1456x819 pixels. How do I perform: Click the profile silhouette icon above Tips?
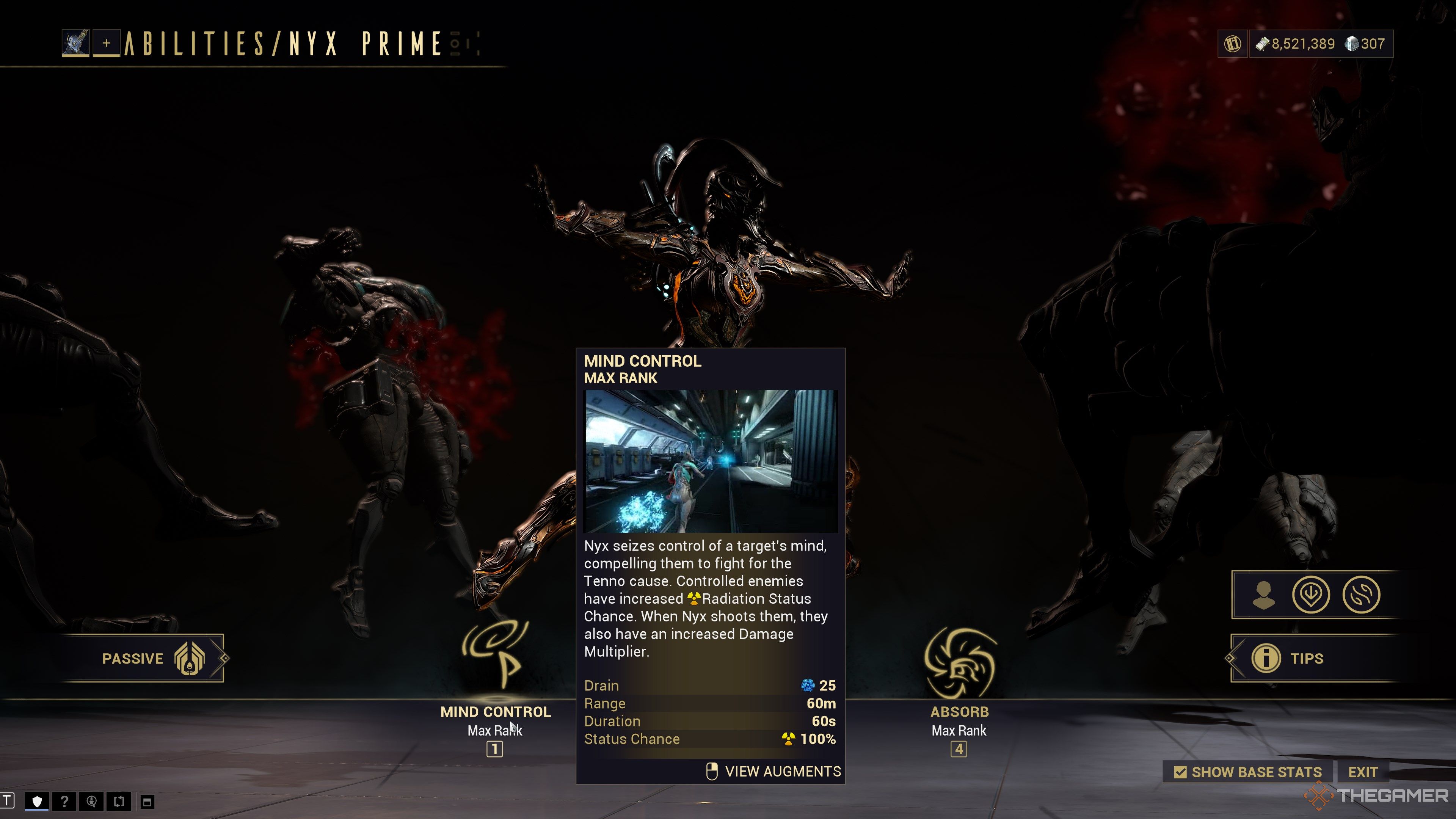(x=1263, y=595)
